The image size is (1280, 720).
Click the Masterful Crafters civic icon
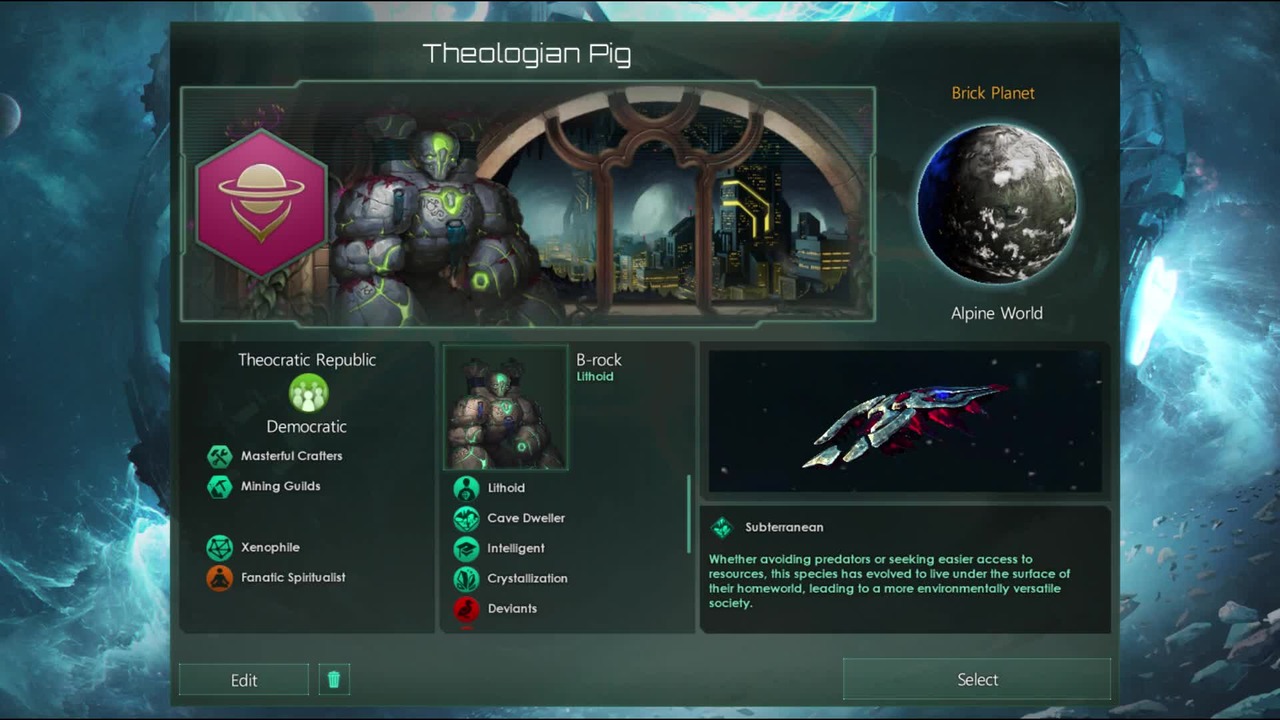(x=219, y=456)
